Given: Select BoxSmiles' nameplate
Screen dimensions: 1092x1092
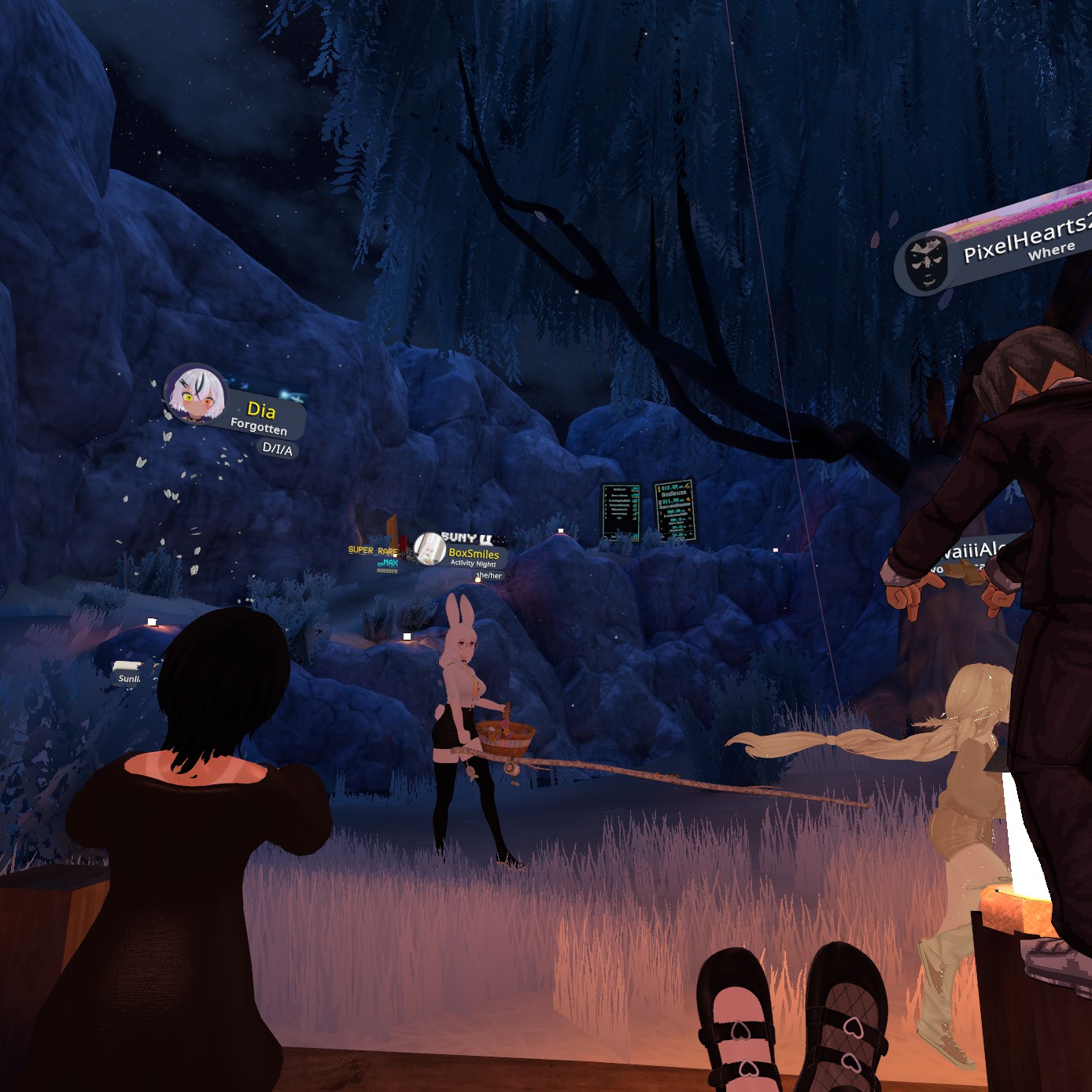Looking at the screenshot, I should 472,555.
